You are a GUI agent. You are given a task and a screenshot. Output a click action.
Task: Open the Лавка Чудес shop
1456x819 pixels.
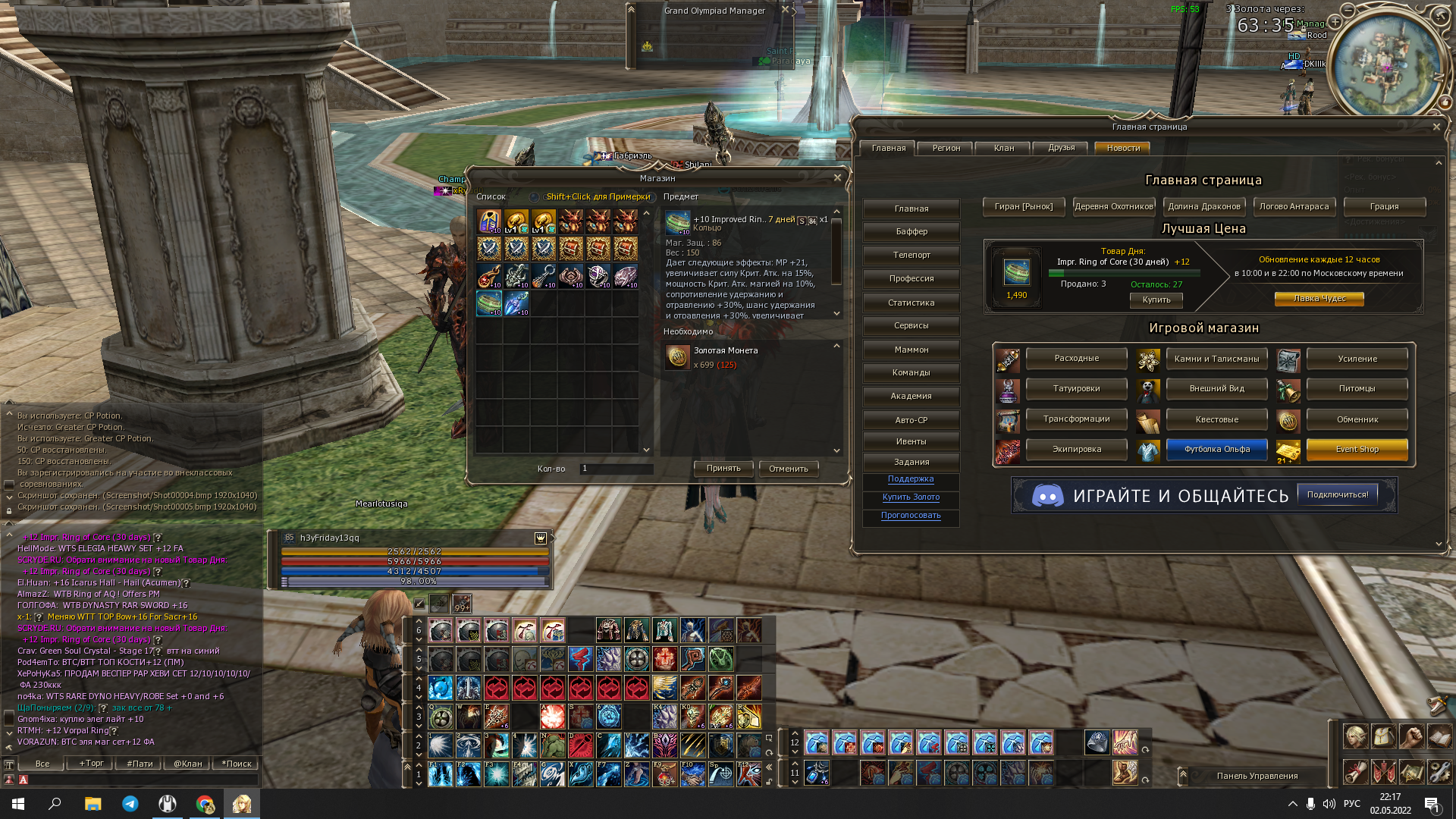point(1319,299)
